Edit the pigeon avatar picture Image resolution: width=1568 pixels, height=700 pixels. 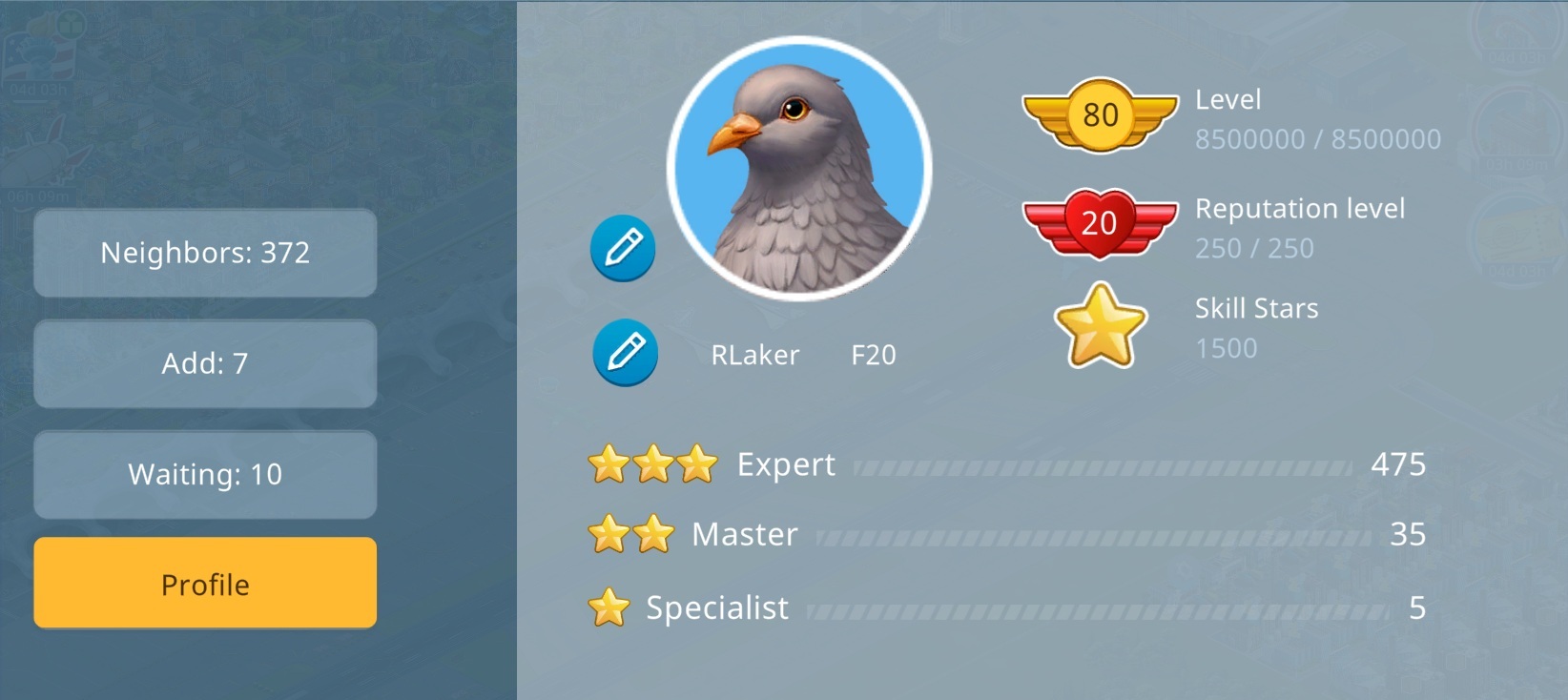pos(623,248)
